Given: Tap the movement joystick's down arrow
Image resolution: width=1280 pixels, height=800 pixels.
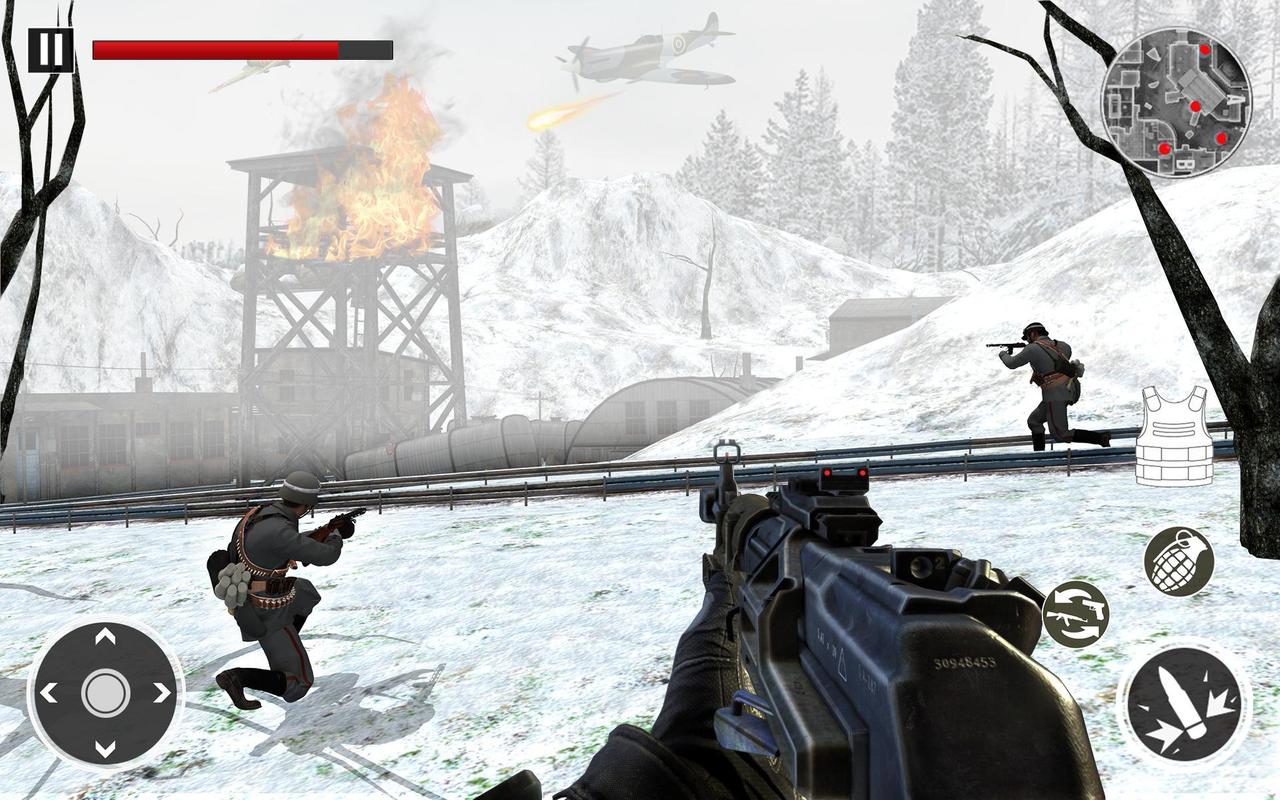Looking at the screenshot, I should click(105, 748).
